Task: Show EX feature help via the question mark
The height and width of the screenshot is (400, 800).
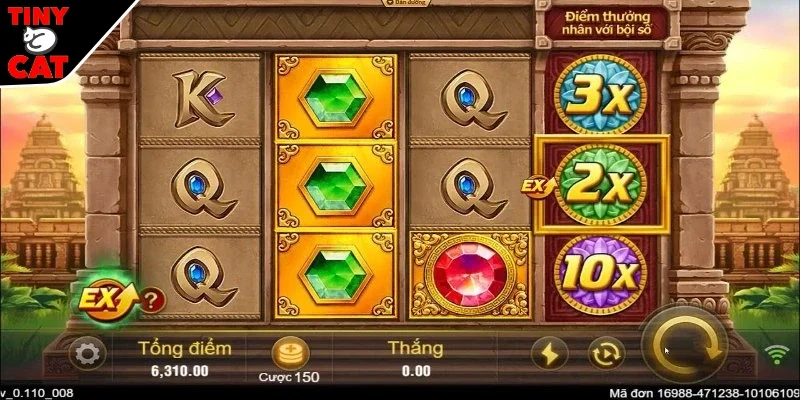Action: point(151,298)
